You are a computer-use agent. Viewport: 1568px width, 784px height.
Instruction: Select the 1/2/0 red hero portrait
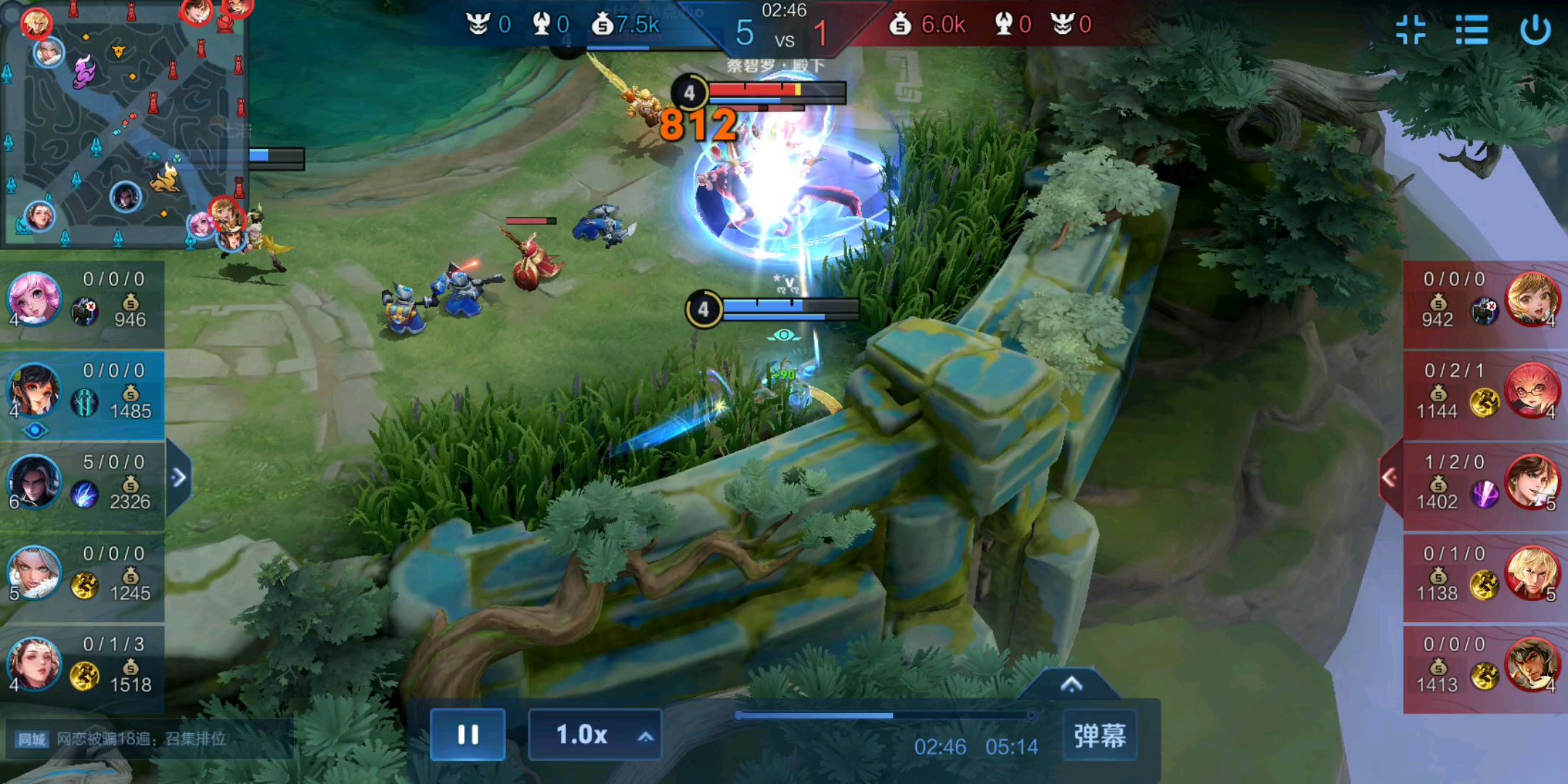coord(1532,482)
